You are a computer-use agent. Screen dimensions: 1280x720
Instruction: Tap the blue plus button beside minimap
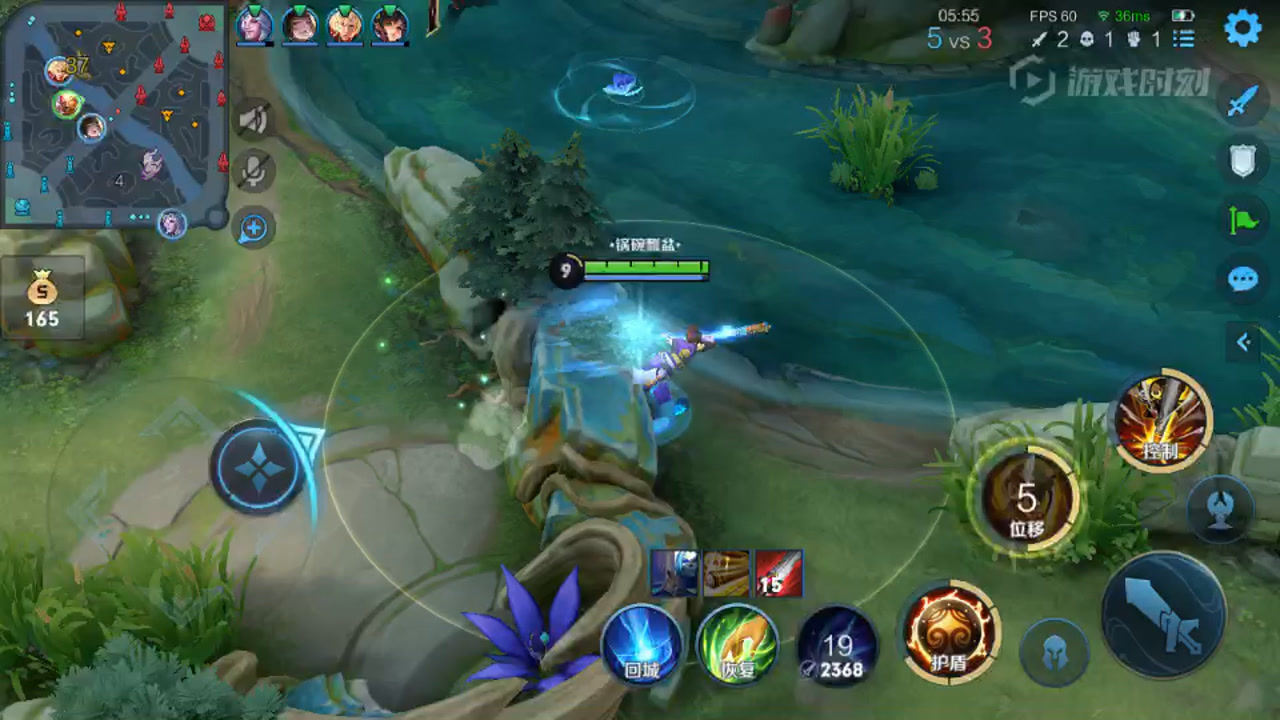click(x=253, y=229)
